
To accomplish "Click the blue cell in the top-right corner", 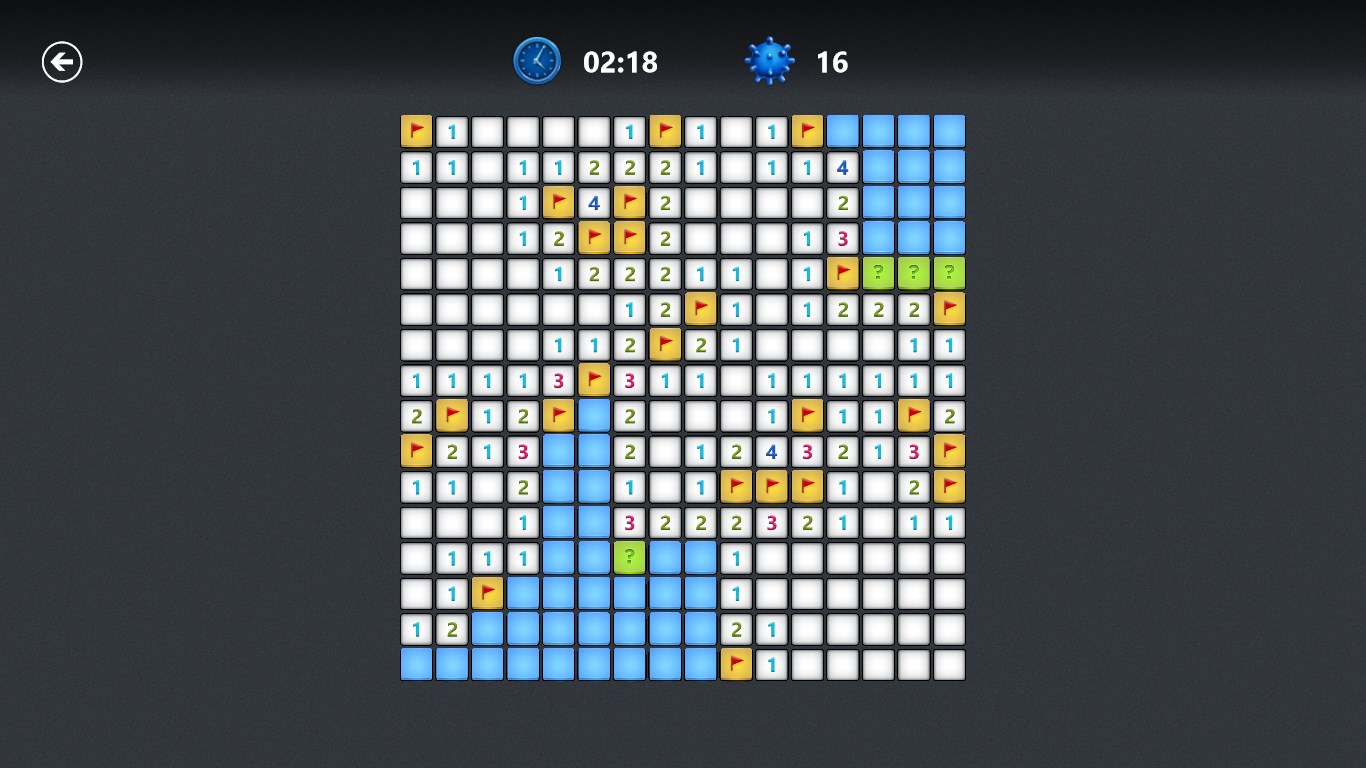I will click(x=949, y=131).
